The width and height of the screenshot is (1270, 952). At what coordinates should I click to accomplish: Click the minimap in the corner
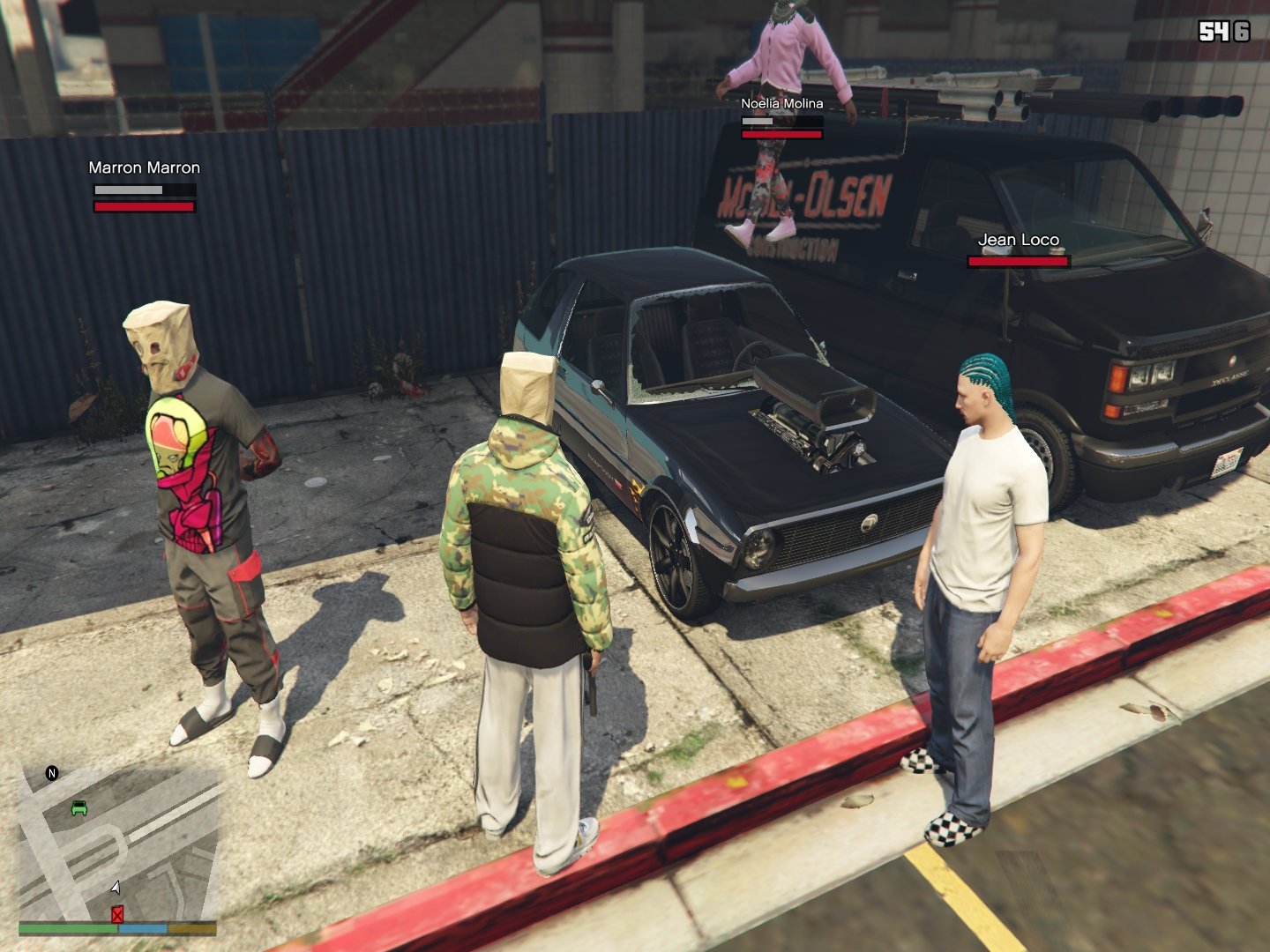[x=118, y=842]
